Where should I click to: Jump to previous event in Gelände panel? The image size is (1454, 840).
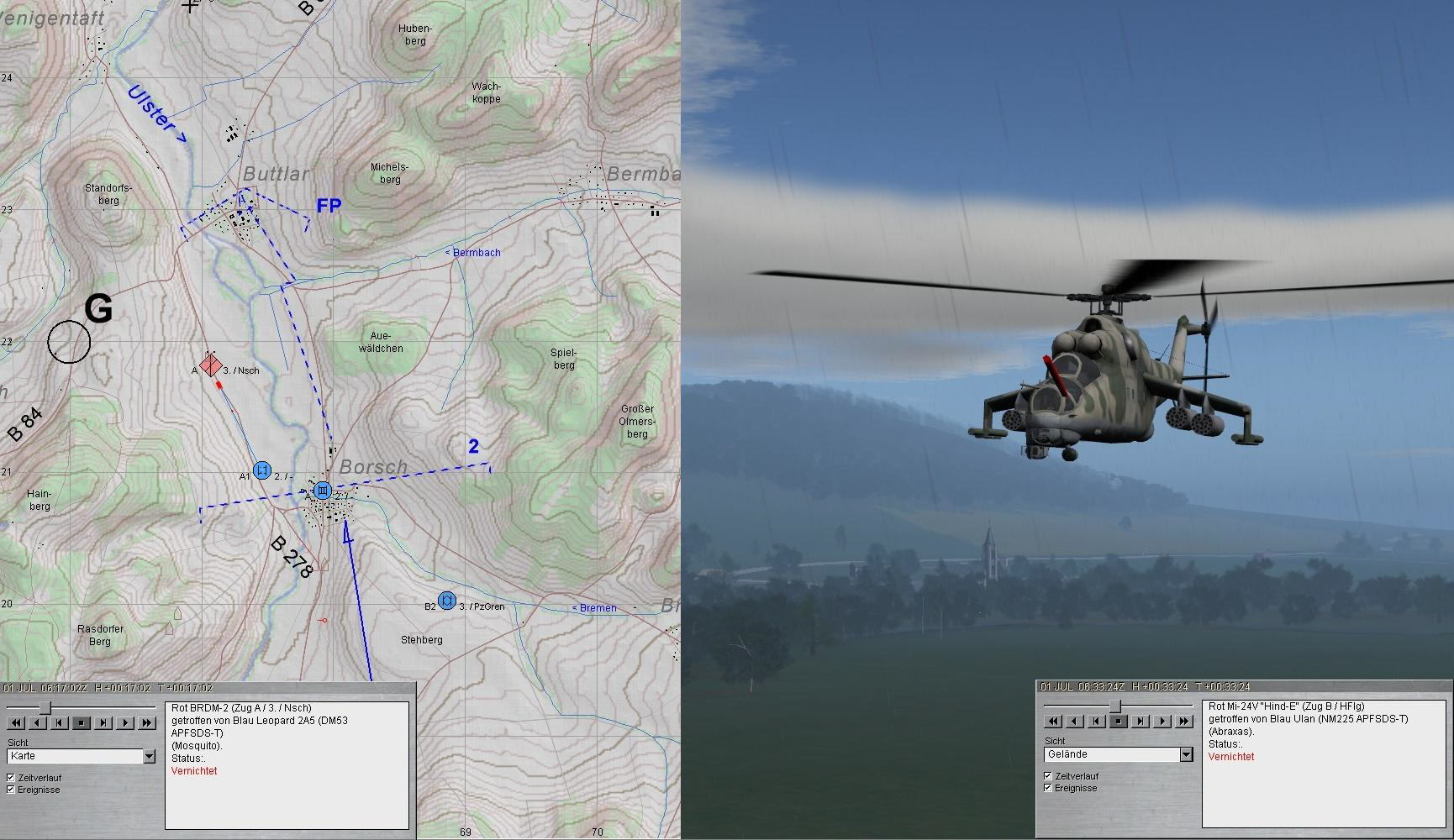pyautogui.click(x=1097, y=721)
